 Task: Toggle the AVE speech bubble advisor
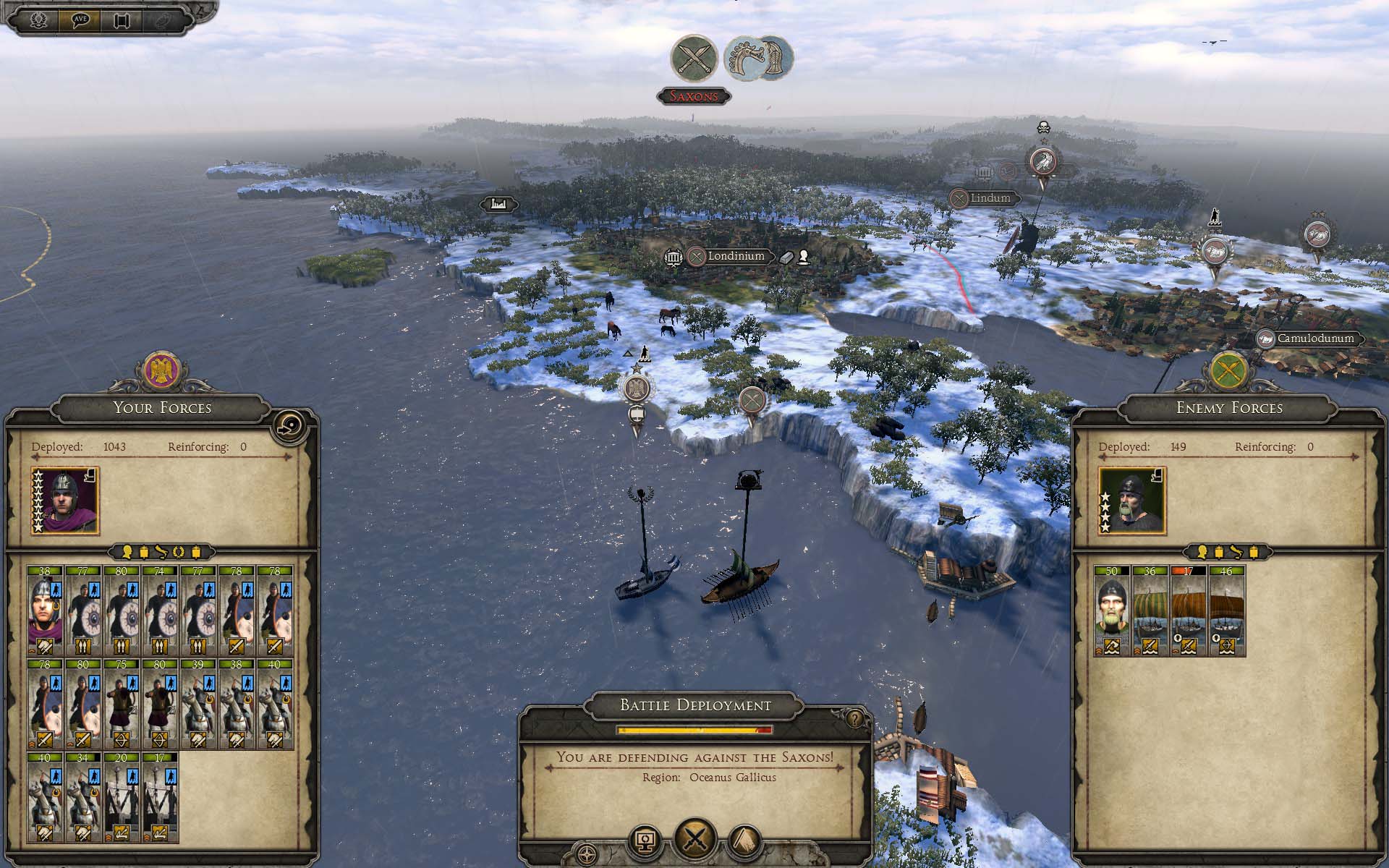(80, 20)
